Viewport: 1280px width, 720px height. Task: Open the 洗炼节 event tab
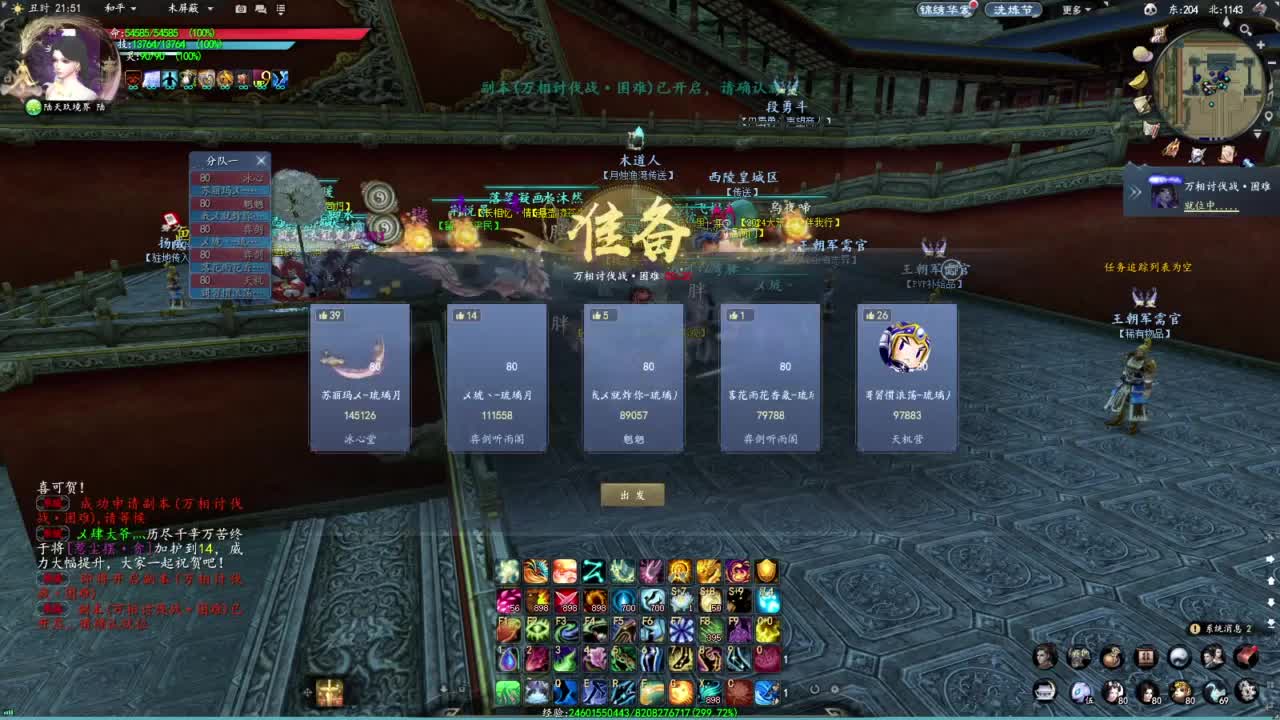point(1011,10)
